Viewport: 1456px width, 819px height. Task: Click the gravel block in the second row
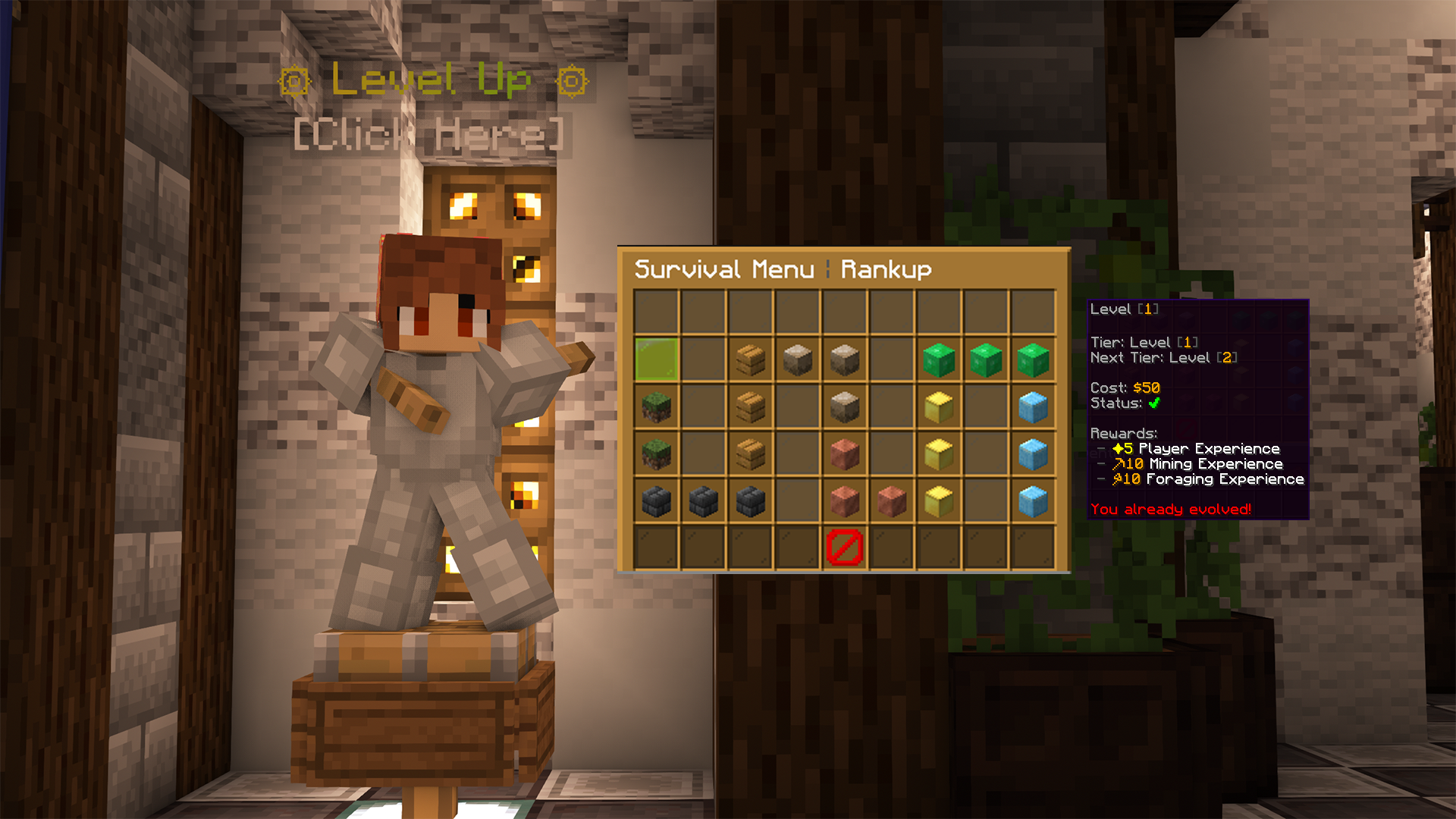pos(796,360)
